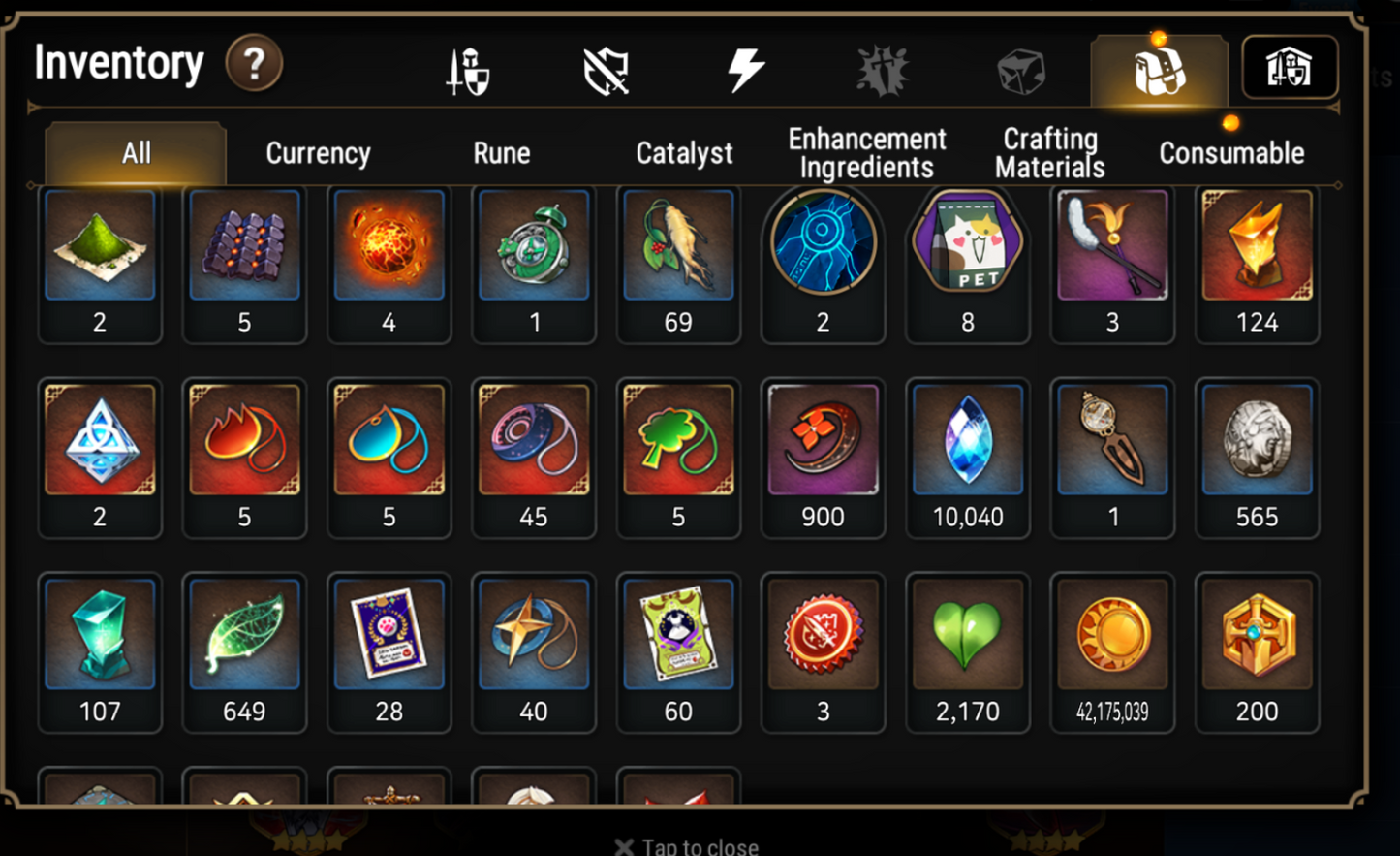The height and width of the screenshot is (856, 1400).
Task: Choose the lightning bolt category icon
Action: [x=745, y=71]
